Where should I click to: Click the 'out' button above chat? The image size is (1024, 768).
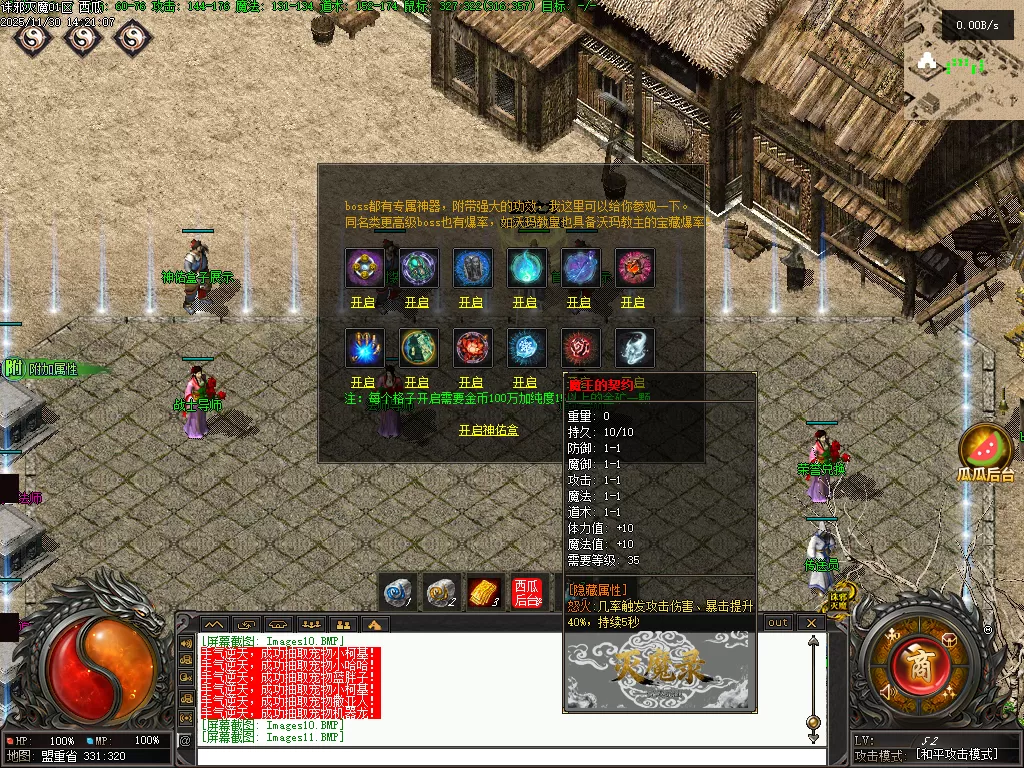(778, 623)
